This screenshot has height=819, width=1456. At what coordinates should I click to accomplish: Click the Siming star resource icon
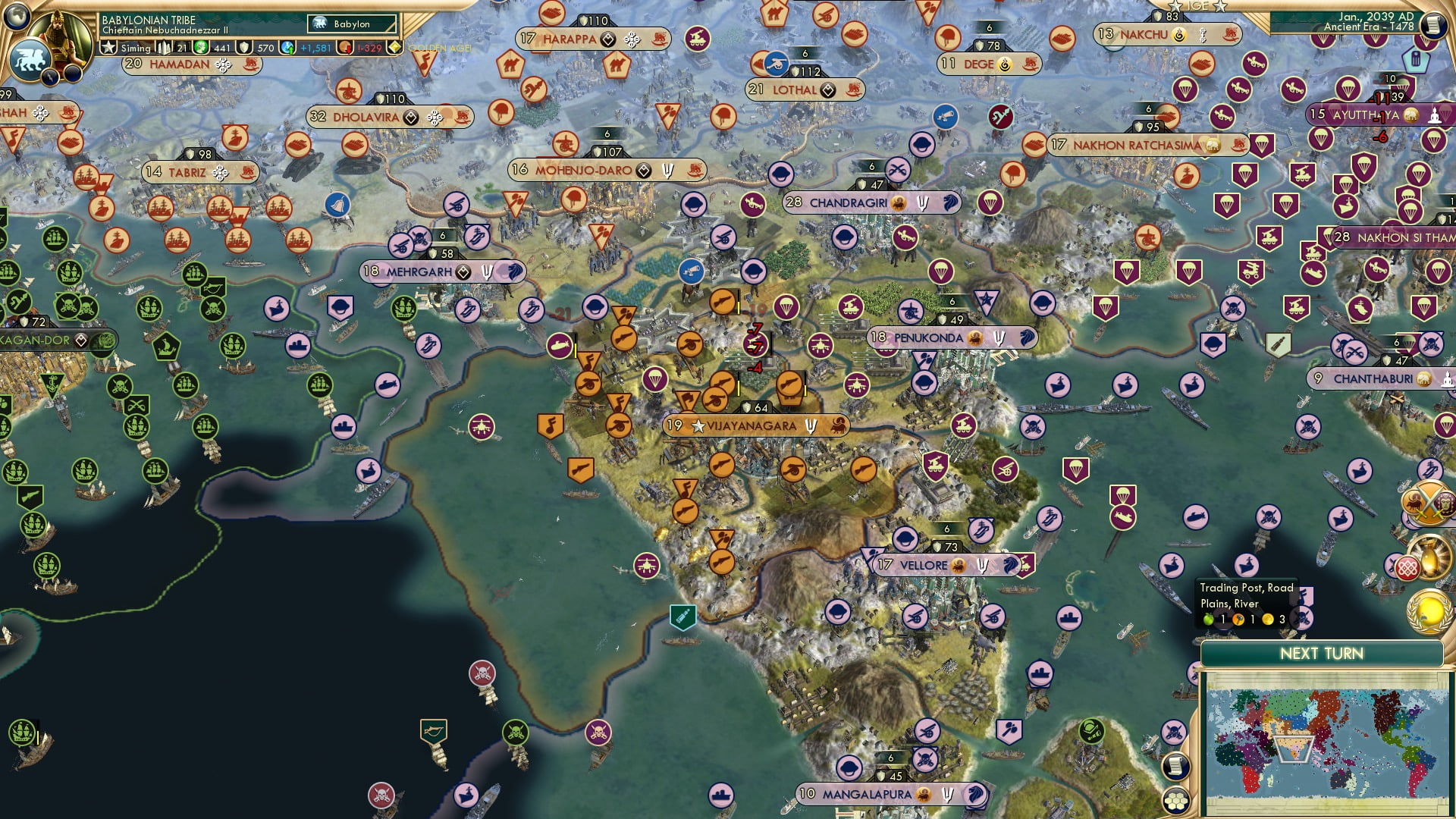(x=108, y=47)
